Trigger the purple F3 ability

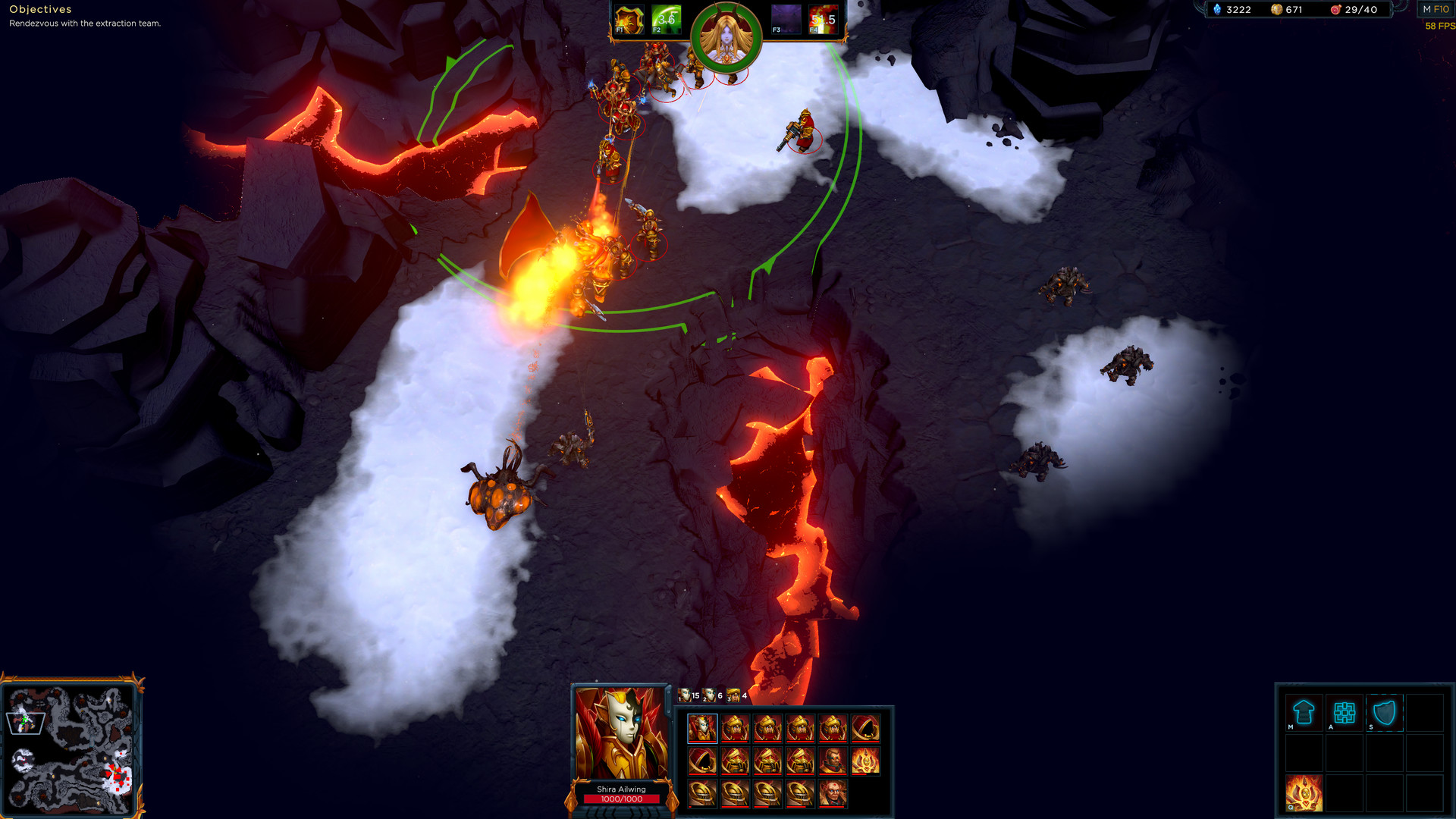(x=786, y=20)
